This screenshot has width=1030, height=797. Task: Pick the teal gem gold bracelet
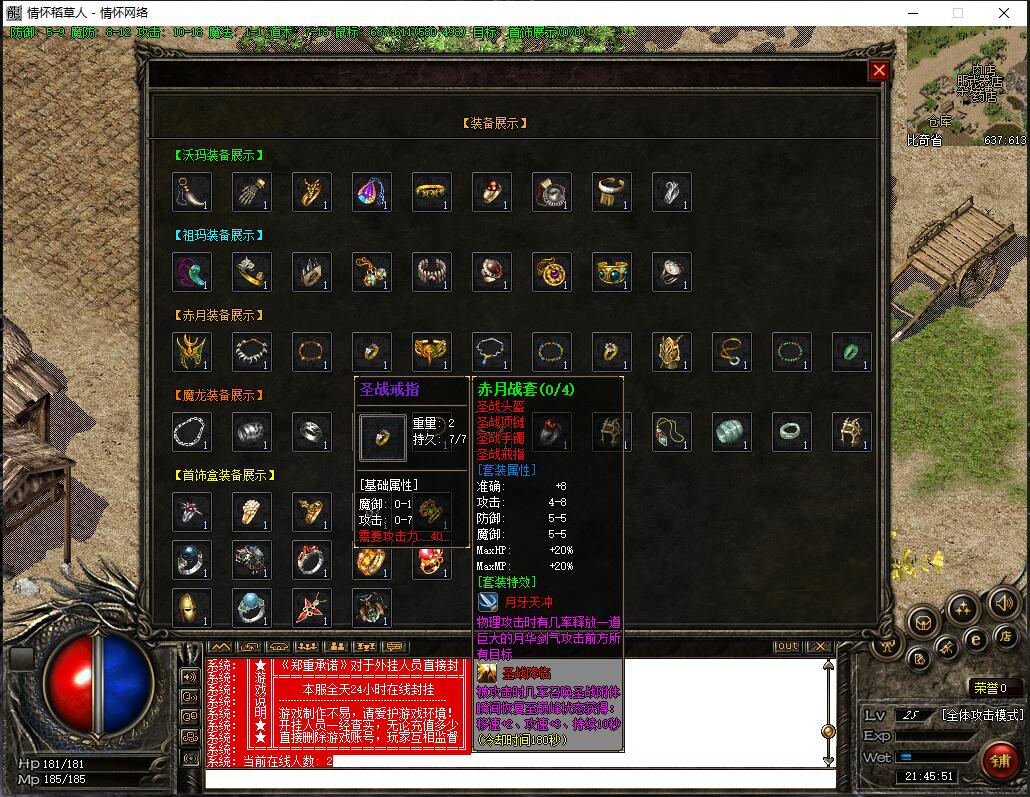click(612, 272)
